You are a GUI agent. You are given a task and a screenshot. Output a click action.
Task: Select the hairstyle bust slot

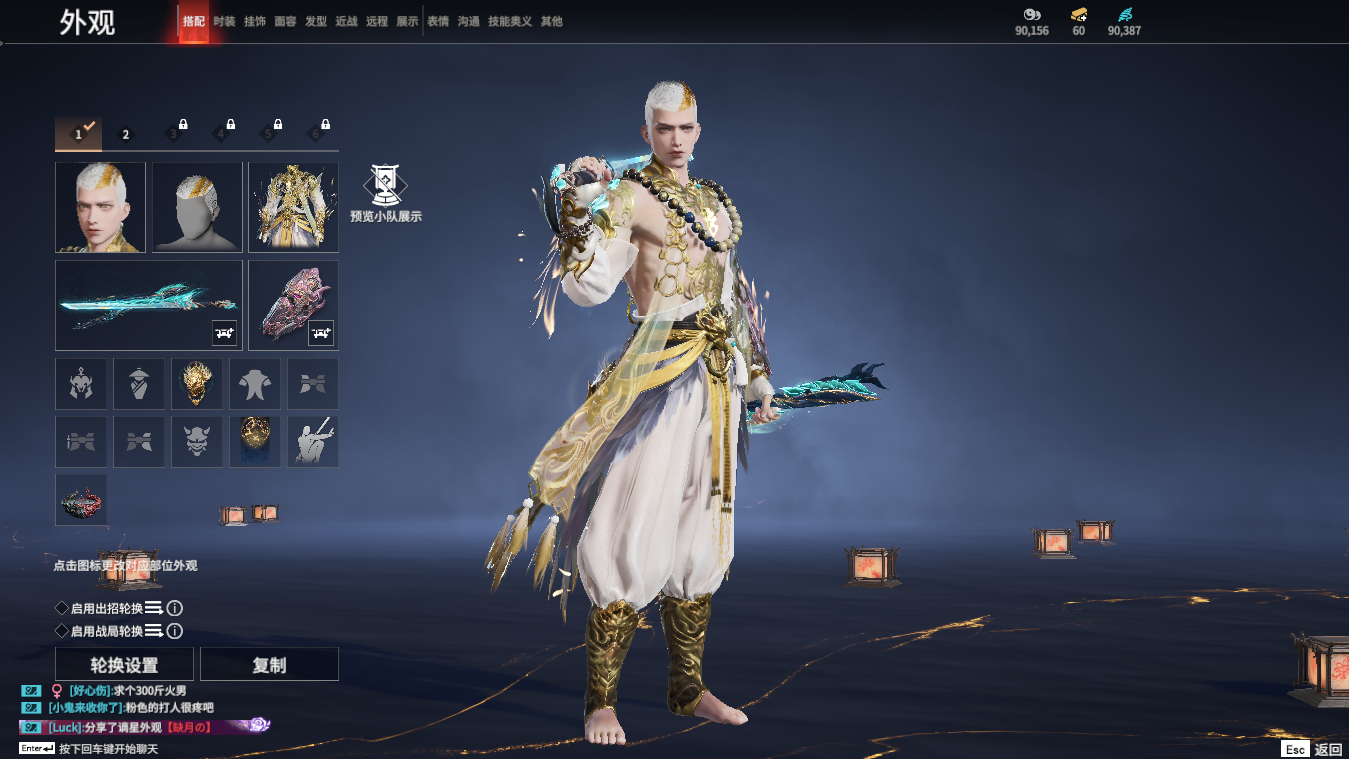[197, 207]
